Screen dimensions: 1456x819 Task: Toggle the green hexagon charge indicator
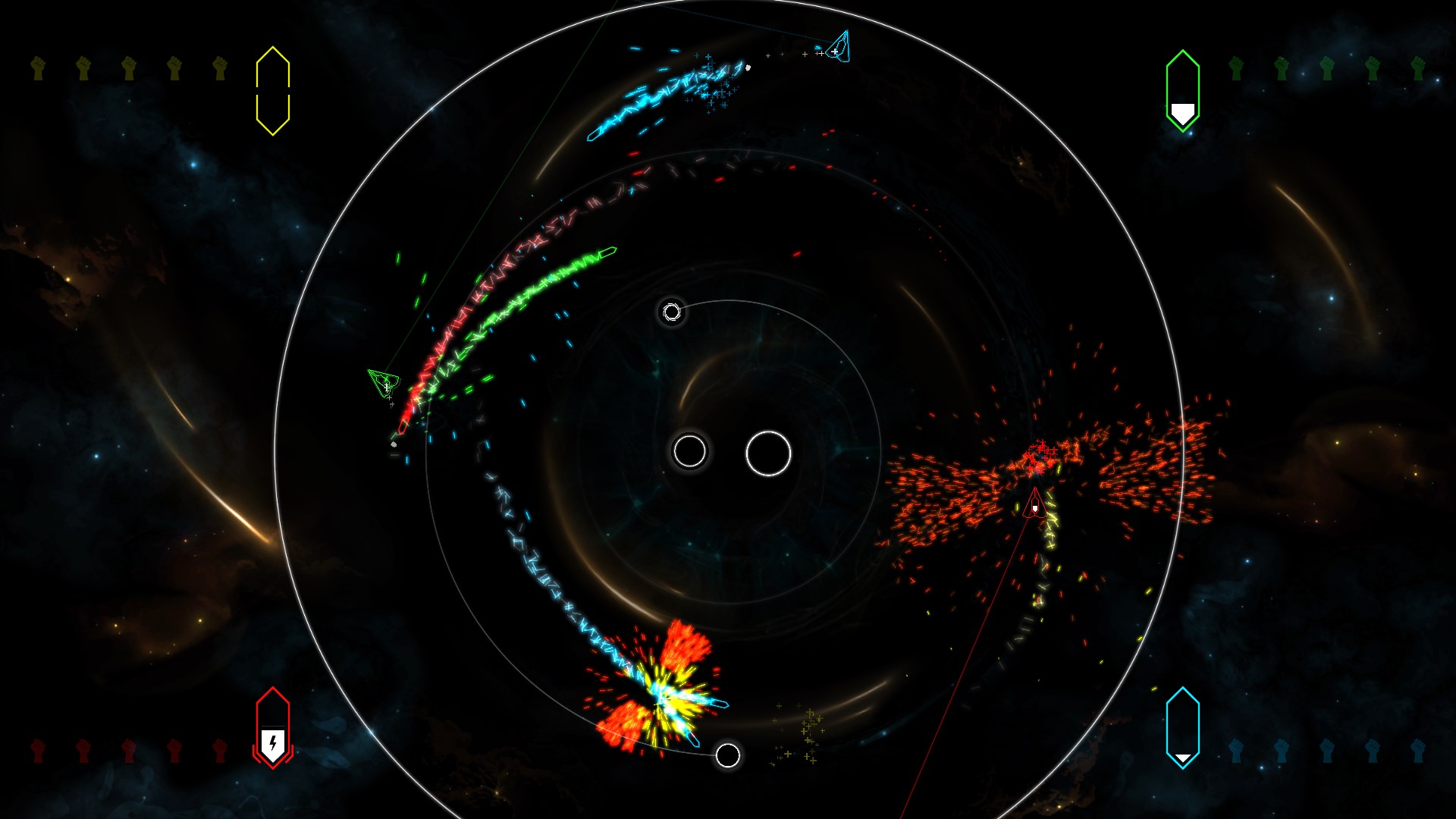click(x=1181, y=91)
